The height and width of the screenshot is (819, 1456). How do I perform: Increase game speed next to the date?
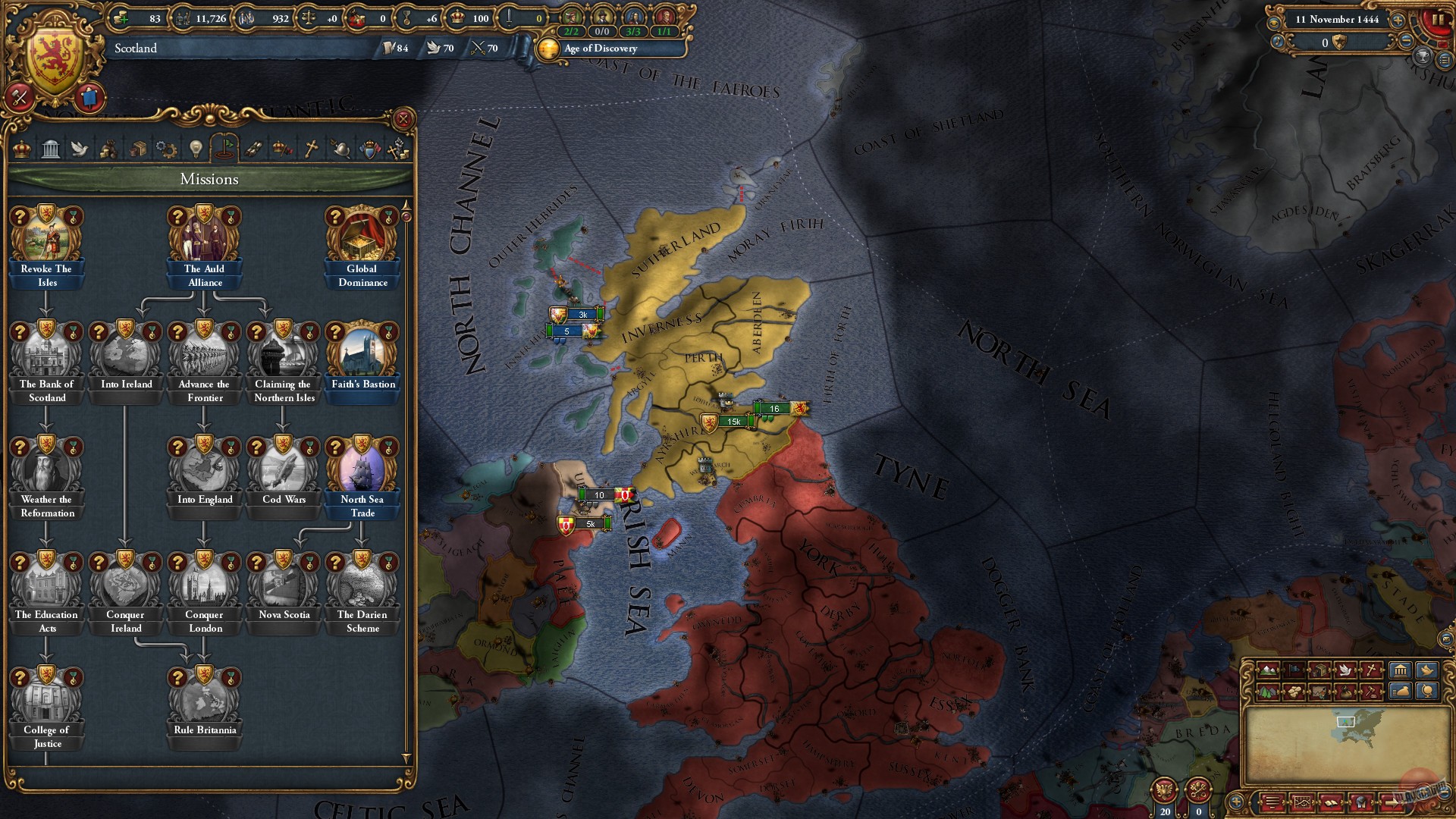click(x=1398, y=20)
